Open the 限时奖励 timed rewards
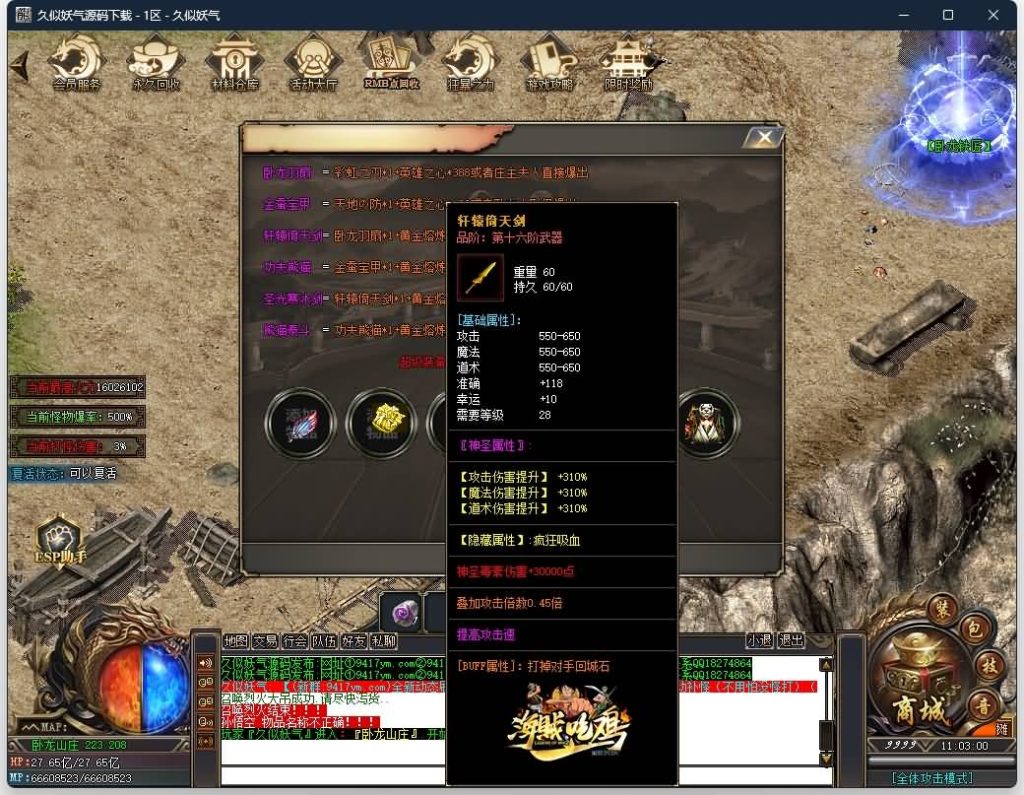The width and height of the screenshot is (1024, 795). [x=628, y=64]
